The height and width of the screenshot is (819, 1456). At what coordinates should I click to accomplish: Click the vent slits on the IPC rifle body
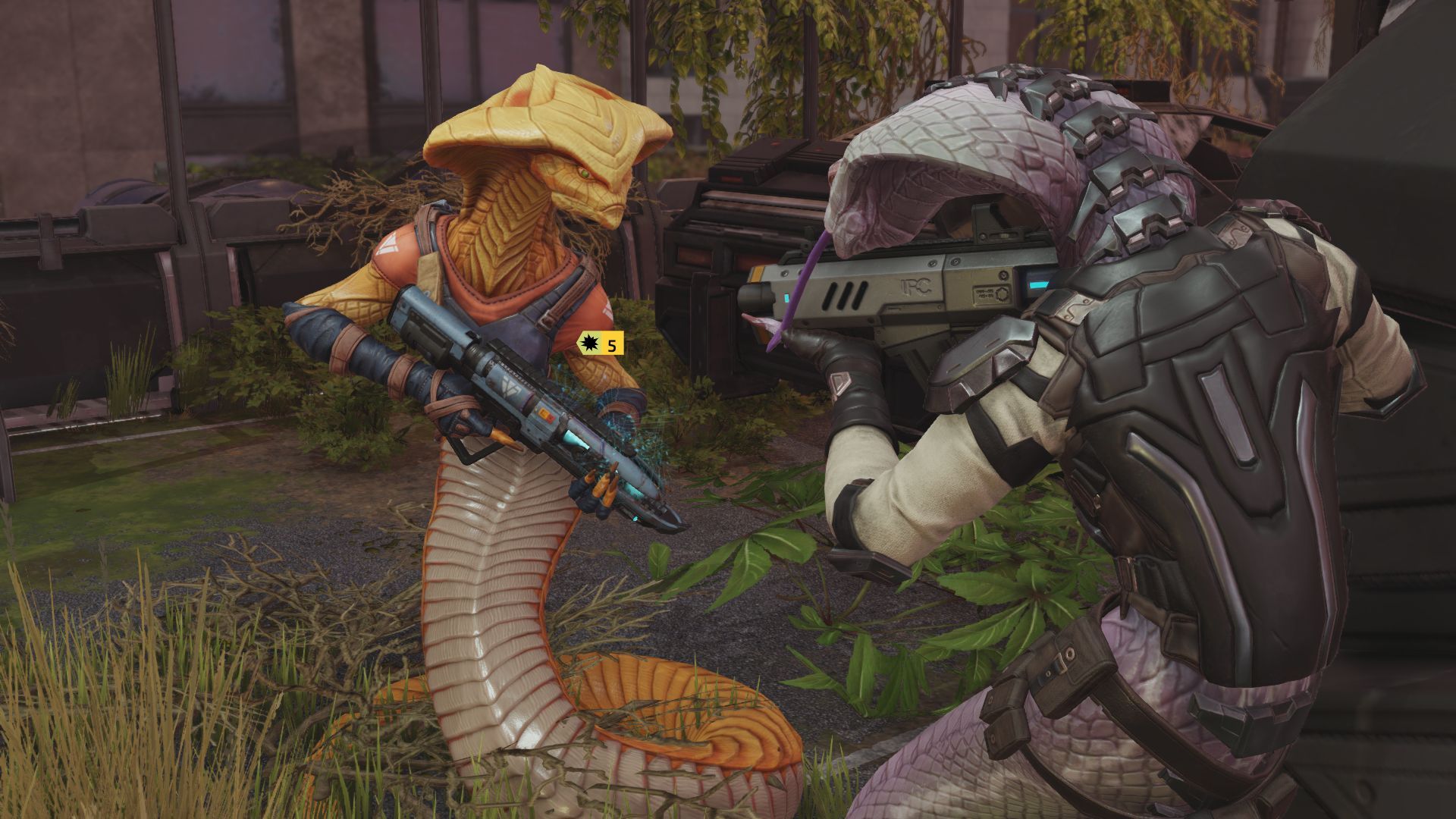(x=844, y=294)
